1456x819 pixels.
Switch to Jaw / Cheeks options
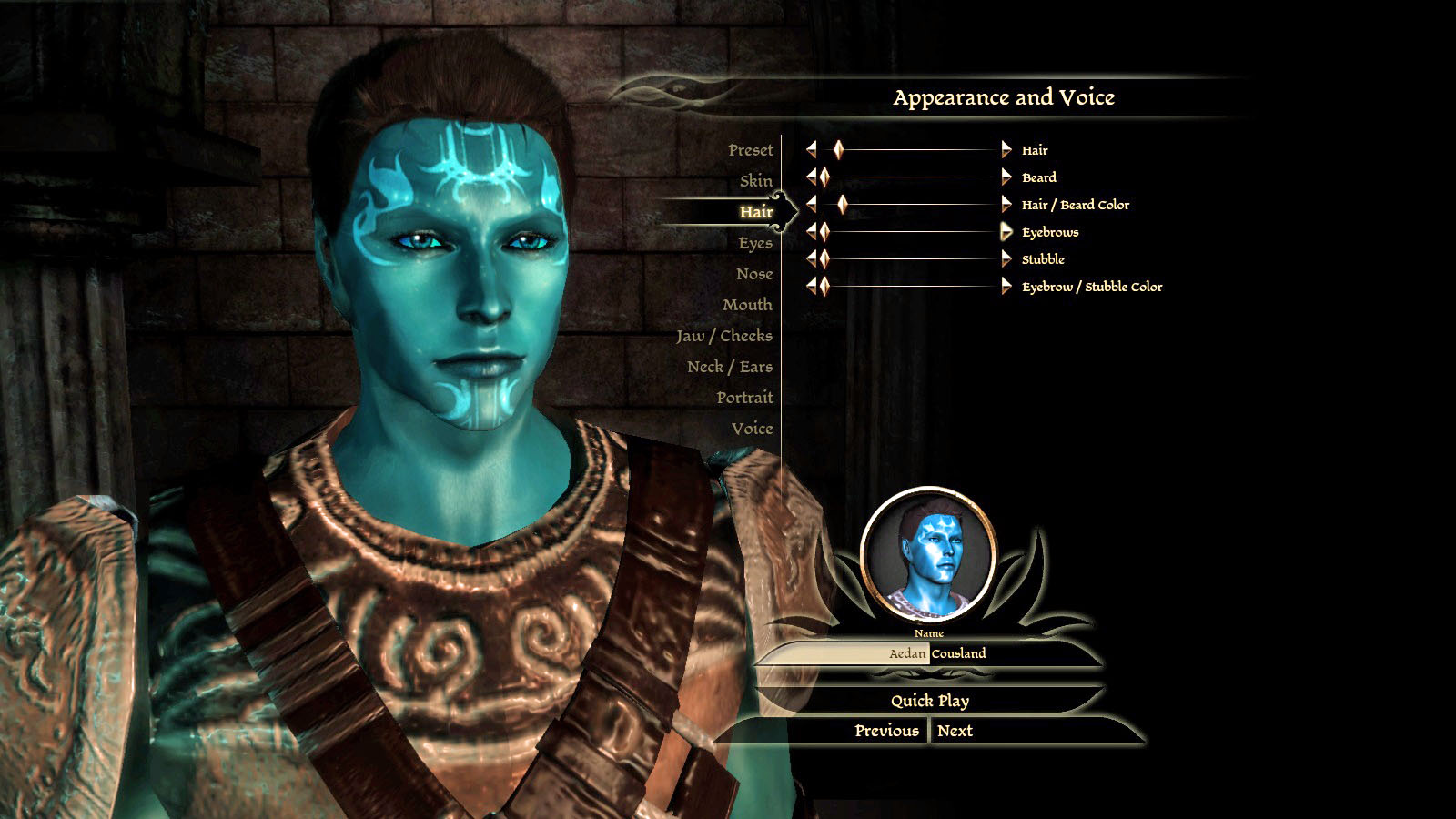(x=723, y=336)
